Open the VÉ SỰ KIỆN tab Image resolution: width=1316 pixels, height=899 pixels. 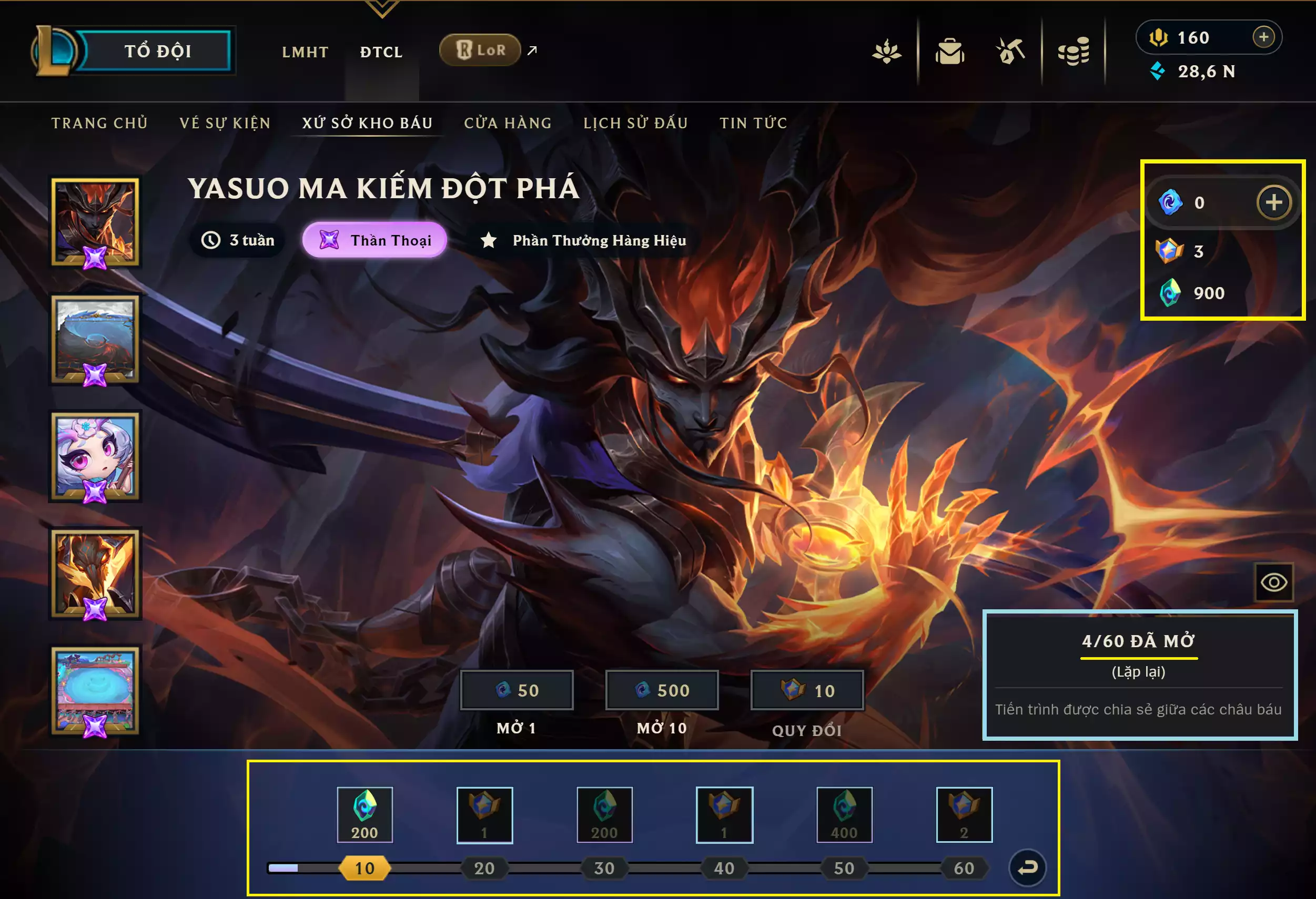click(225, 123)
